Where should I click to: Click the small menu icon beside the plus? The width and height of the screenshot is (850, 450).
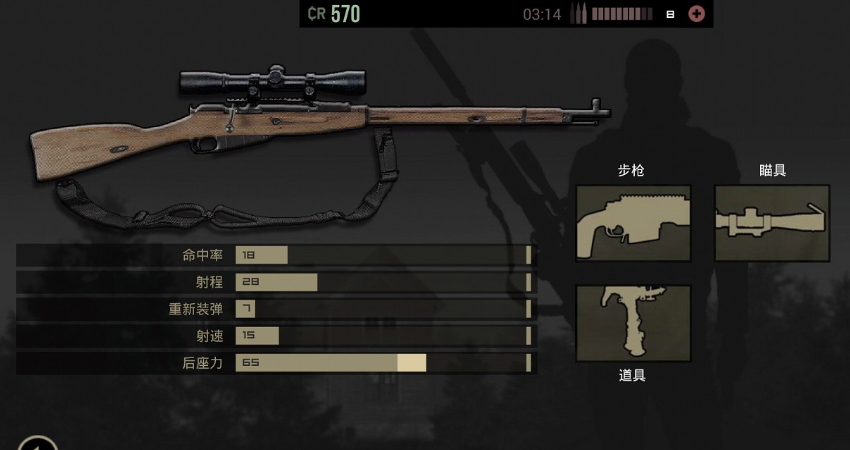click(x=670, y=14)
